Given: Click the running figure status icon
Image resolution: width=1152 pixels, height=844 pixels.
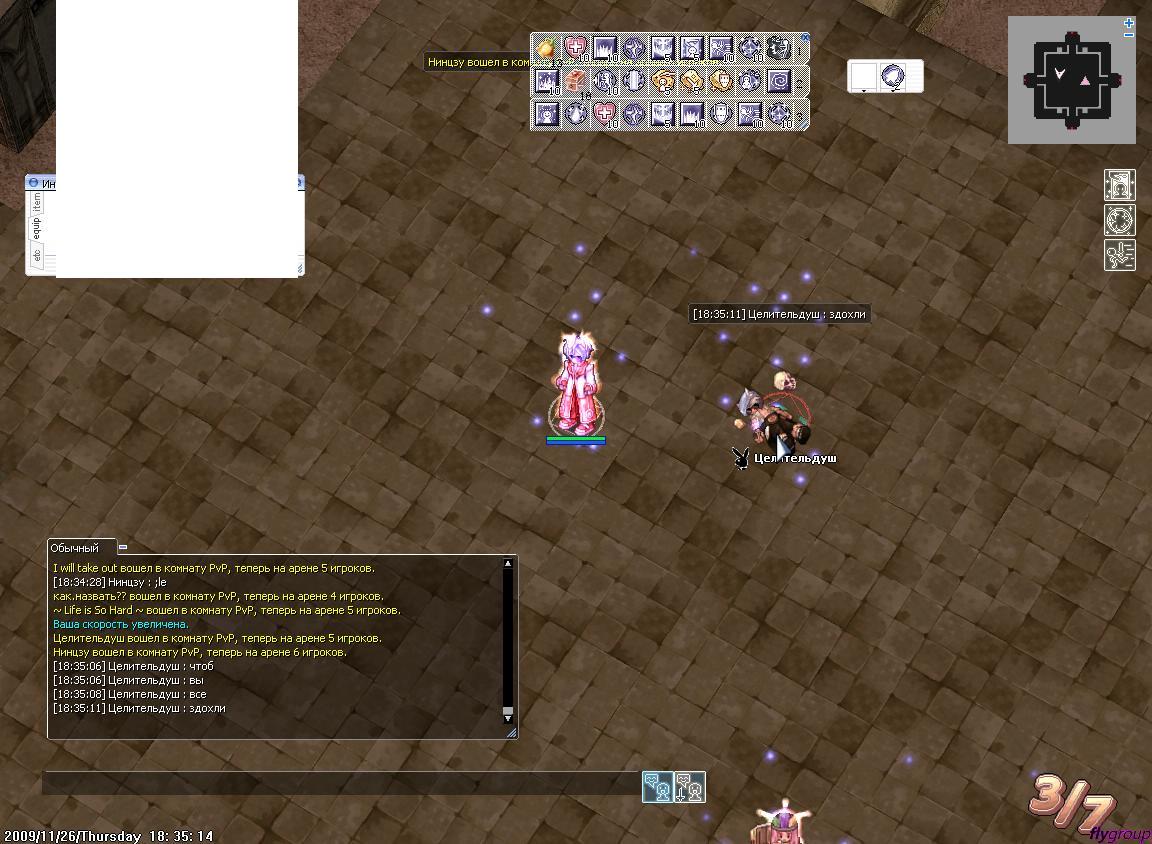Looking at the screenshot, I should point(1119,254).
